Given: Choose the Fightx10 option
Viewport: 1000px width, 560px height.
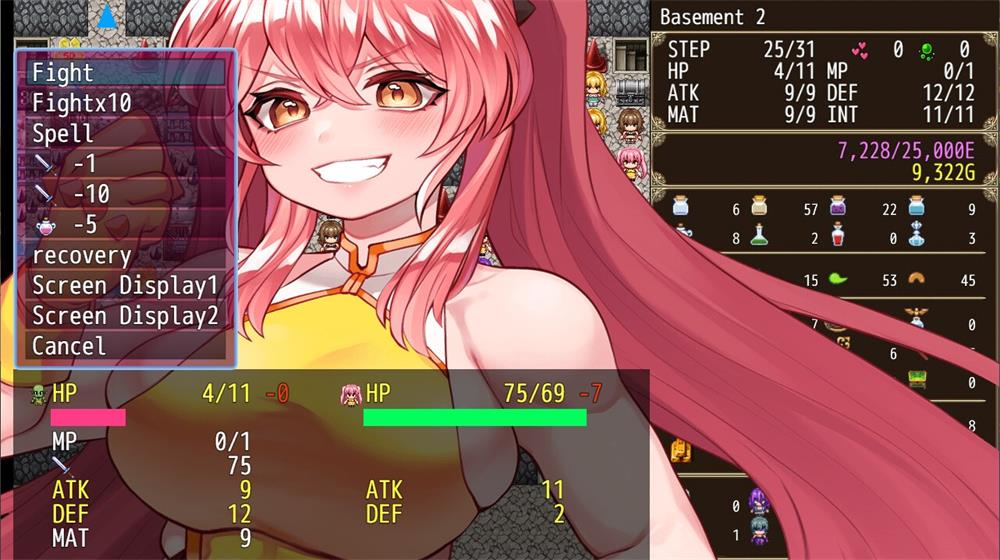Looking at the screenshot, I should pyautogui.click(x=126, y=103).
